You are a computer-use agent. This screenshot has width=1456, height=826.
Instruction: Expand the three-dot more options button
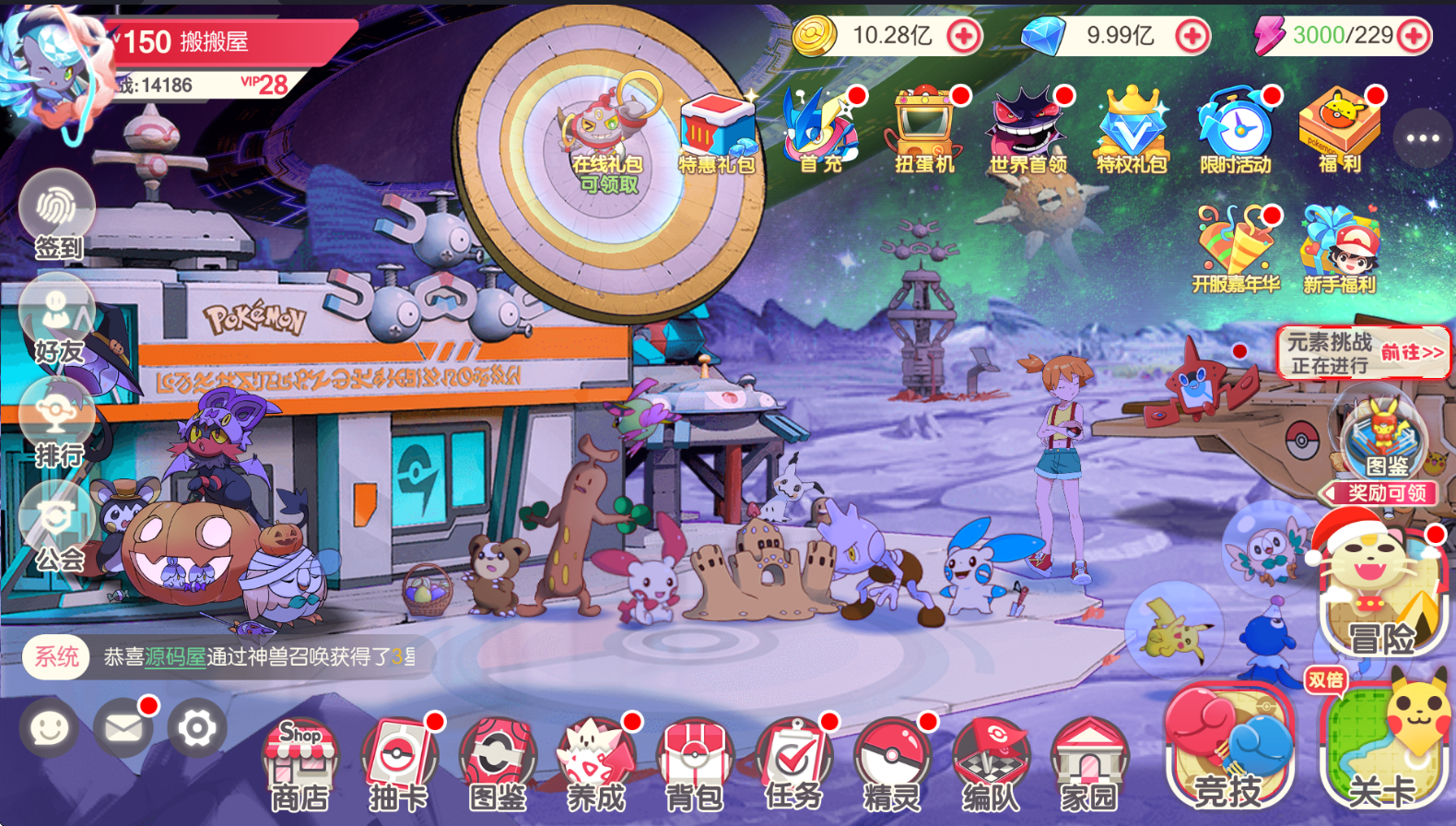tap(1423, 138)
